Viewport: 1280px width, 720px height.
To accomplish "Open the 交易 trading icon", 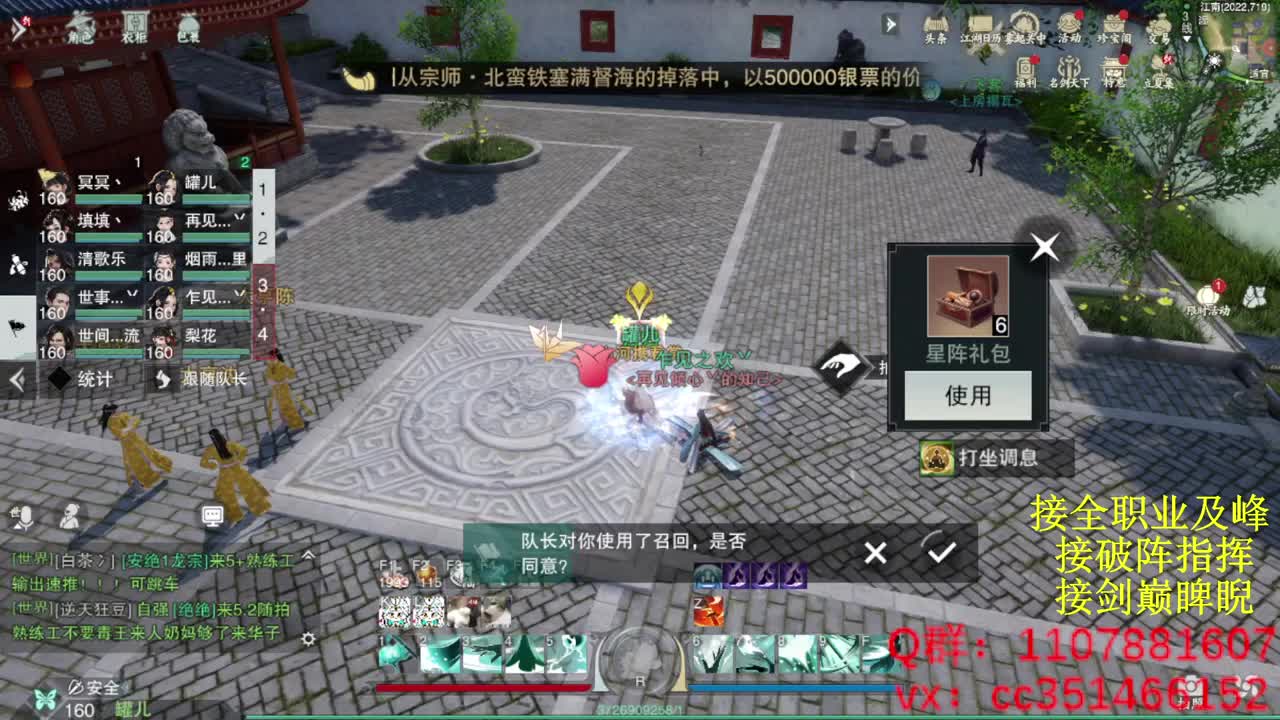I will (1157, 26).
